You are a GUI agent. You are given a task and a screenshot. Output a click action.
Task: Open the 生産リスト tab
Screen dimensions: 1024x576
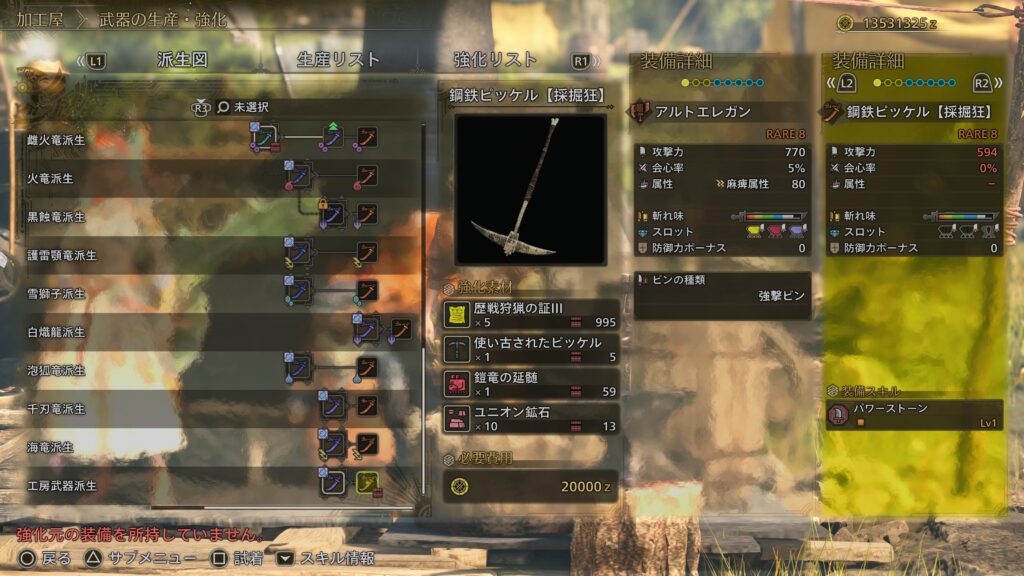pos(333,60)
